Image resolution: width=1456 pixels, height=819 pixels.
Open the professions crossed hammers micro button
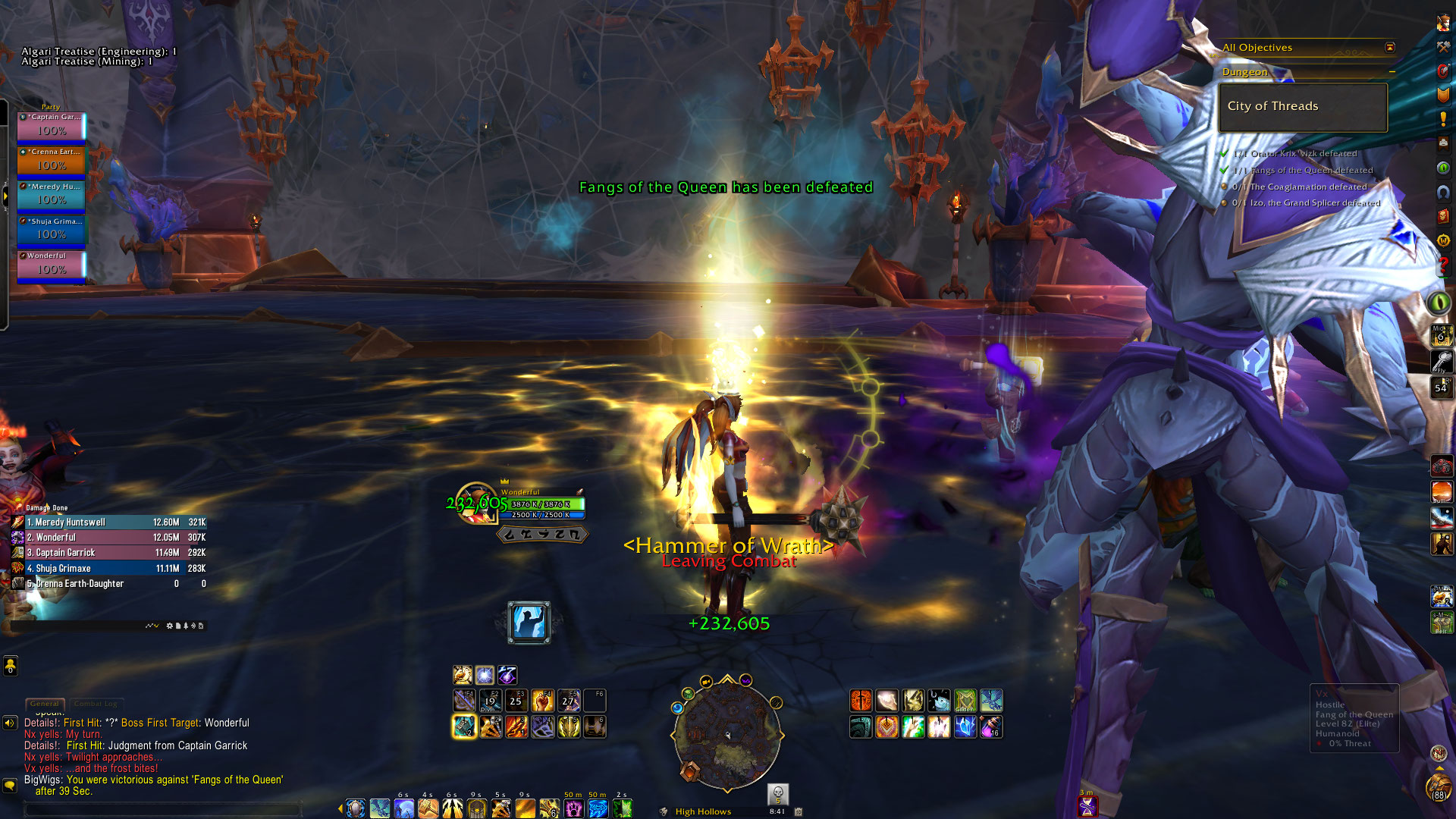[1443, 47]
